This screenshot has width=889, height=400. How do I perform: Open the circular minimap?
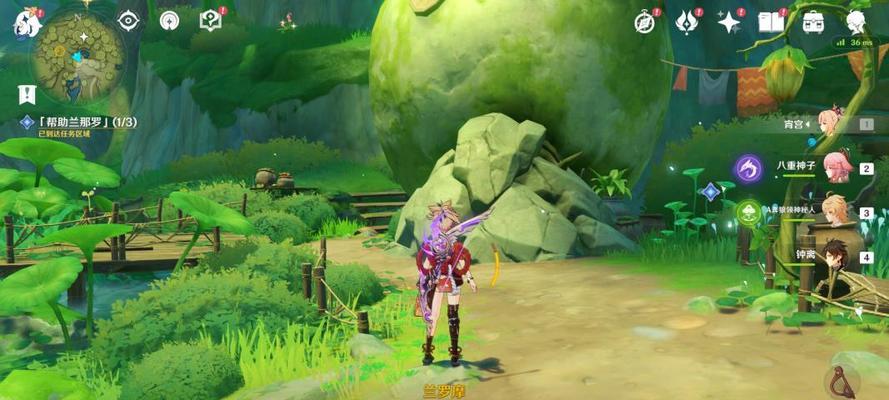(78, 57)
